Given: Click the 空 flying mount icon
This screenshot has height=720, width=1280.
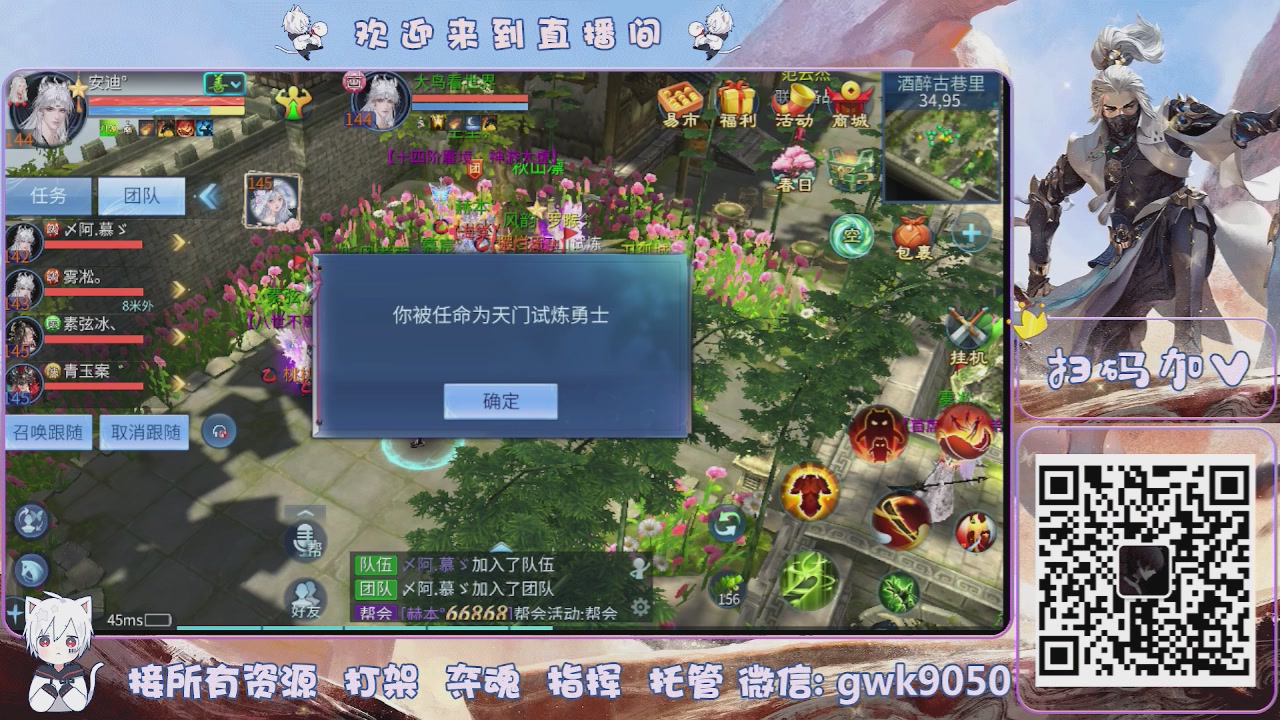Looking at the screenshot, I should pos(851,235).
